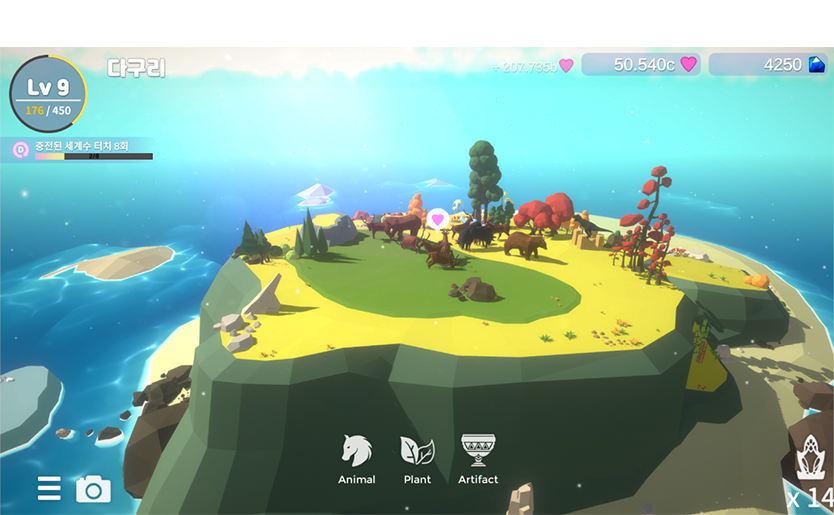This screenshot has width=834, height=515.
Task: Tap the blue gem currency counter
Action: pos(768,65)
